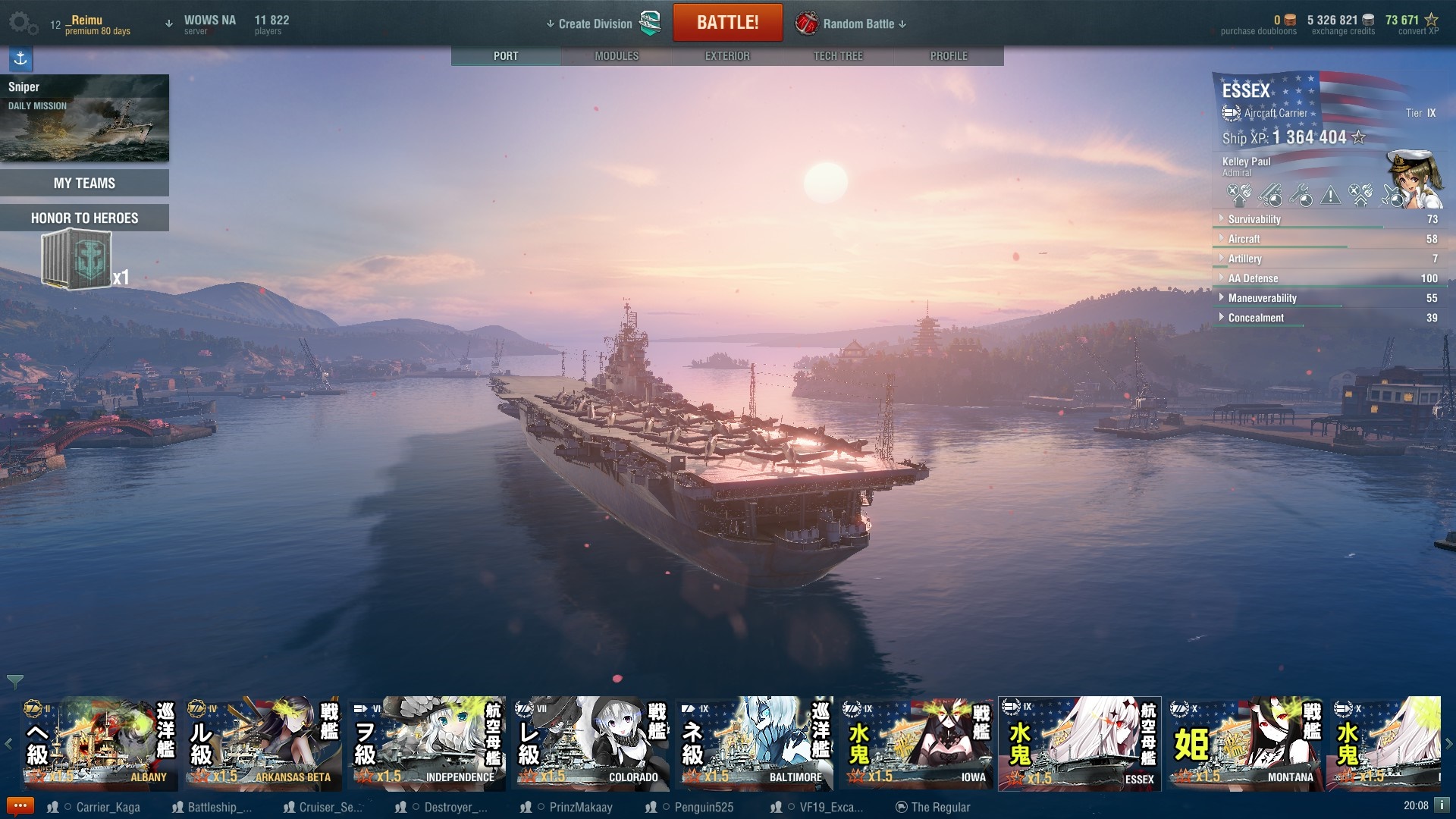This screenshot has height=819, width=1456.
Task: Go to the Profile tab
Action: click(949, 56)
